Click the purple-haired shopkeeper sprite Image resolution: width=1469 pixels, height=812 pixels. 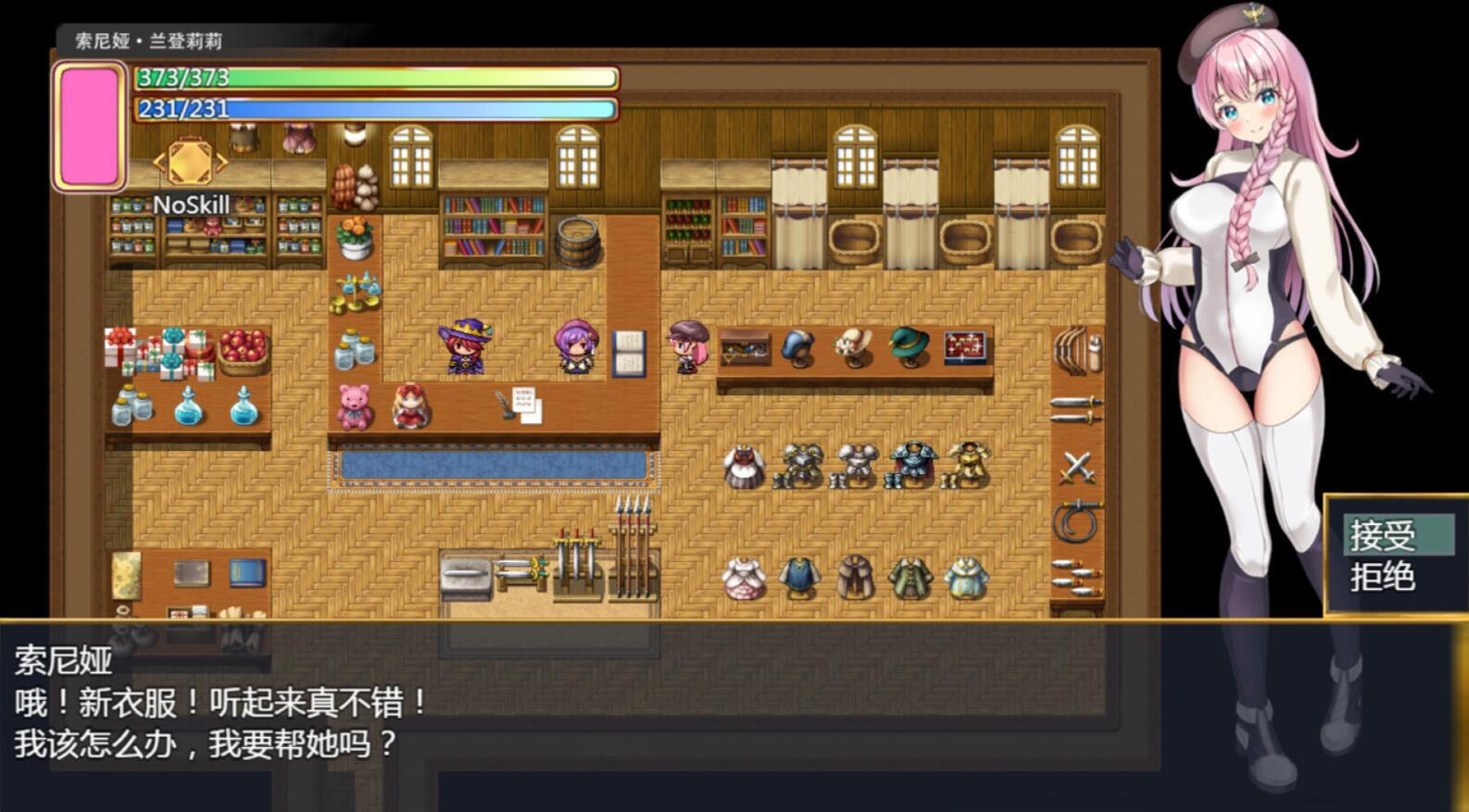[x=574, y=345]
